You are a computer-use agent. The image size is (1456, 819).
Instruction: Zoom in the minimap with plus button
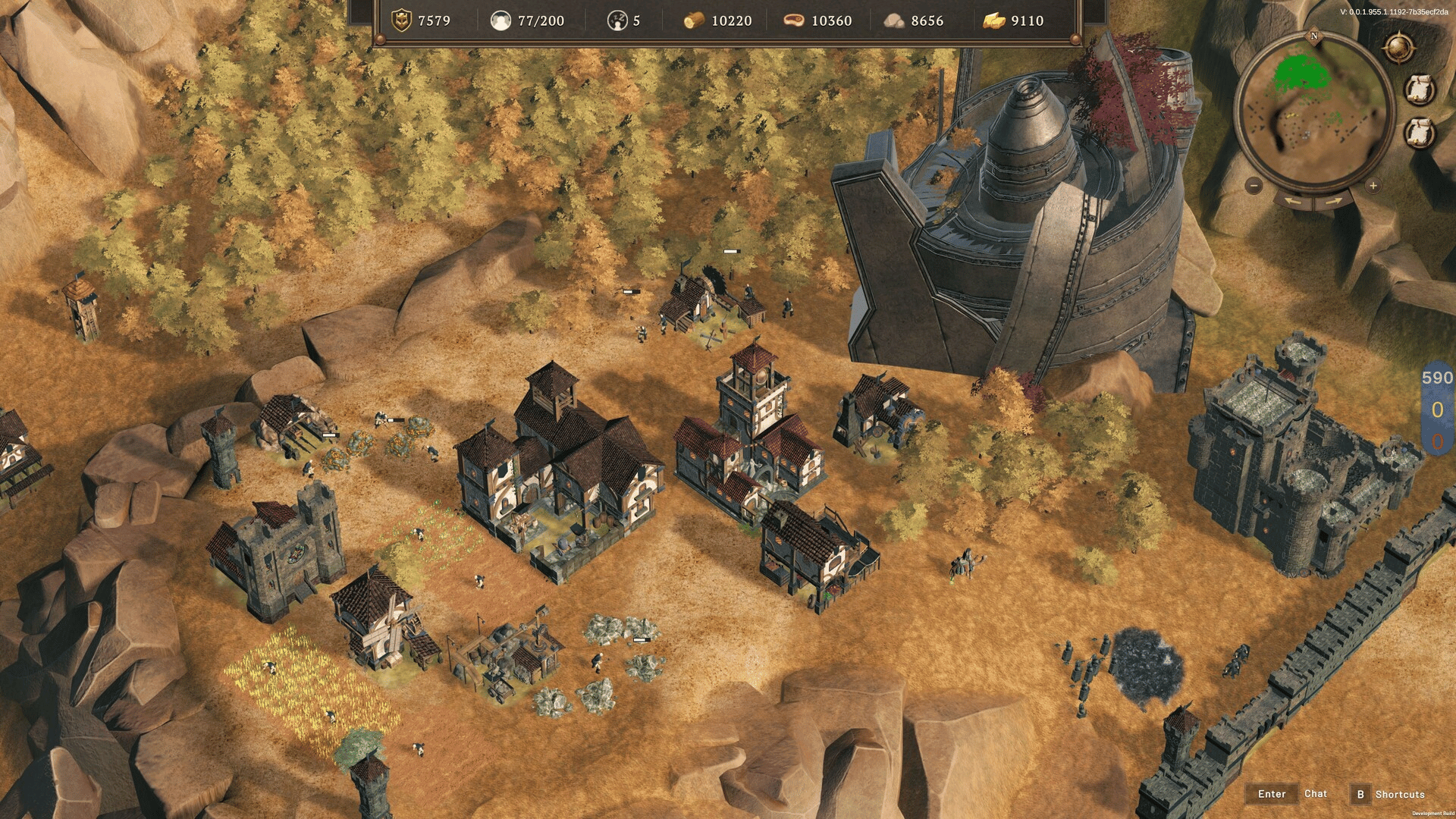coord(1373,185)
